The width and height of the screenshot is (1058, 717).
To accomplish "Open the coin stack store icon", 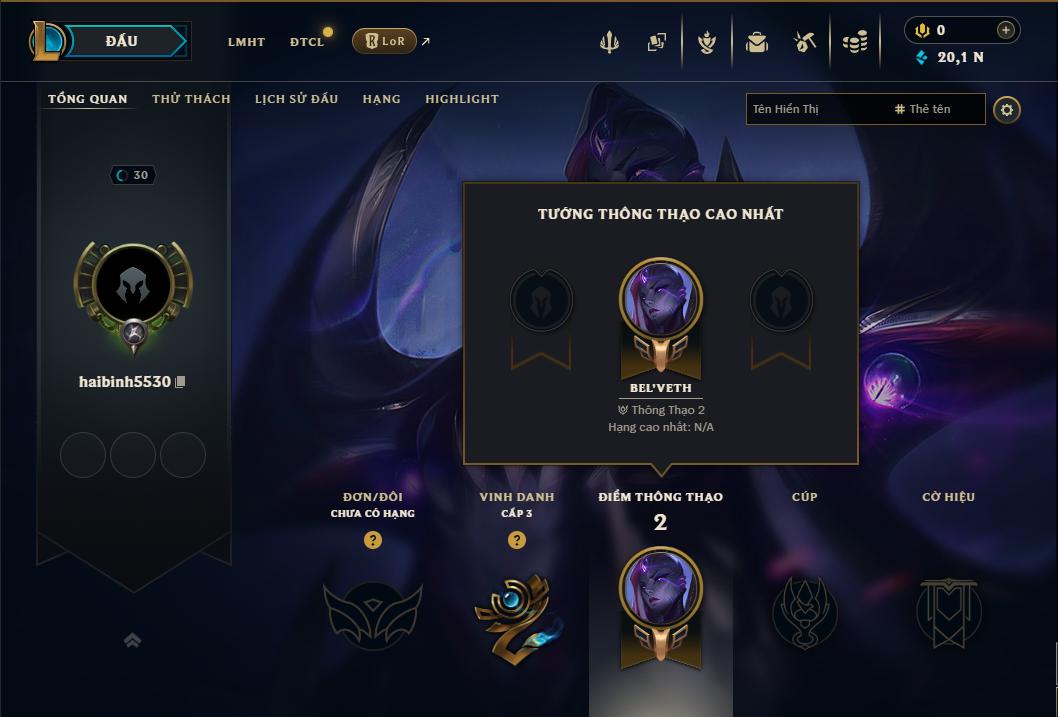I will 854,42.
